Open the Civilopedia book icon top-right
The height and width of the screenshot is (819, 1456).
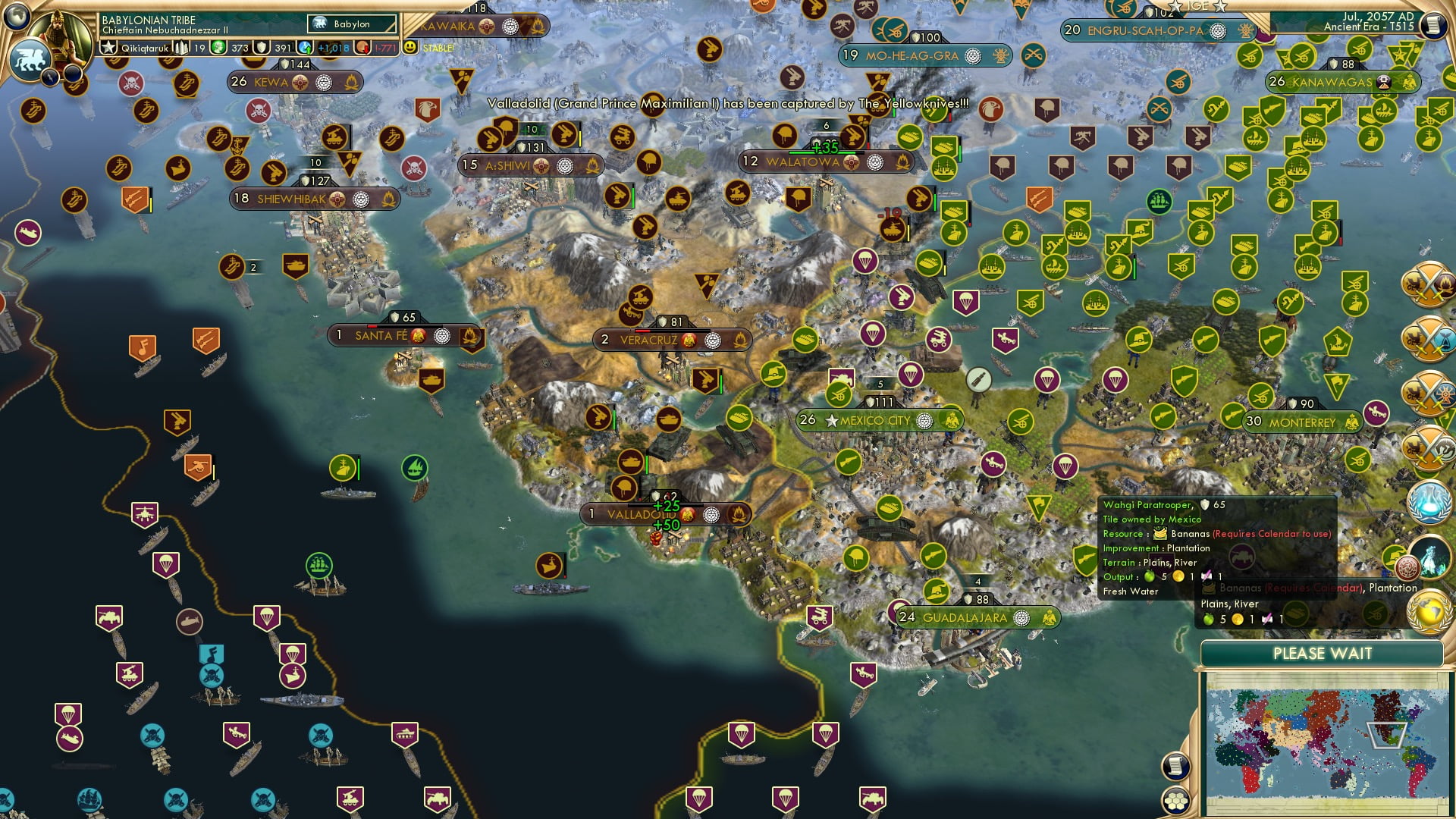coord(1436,24)
